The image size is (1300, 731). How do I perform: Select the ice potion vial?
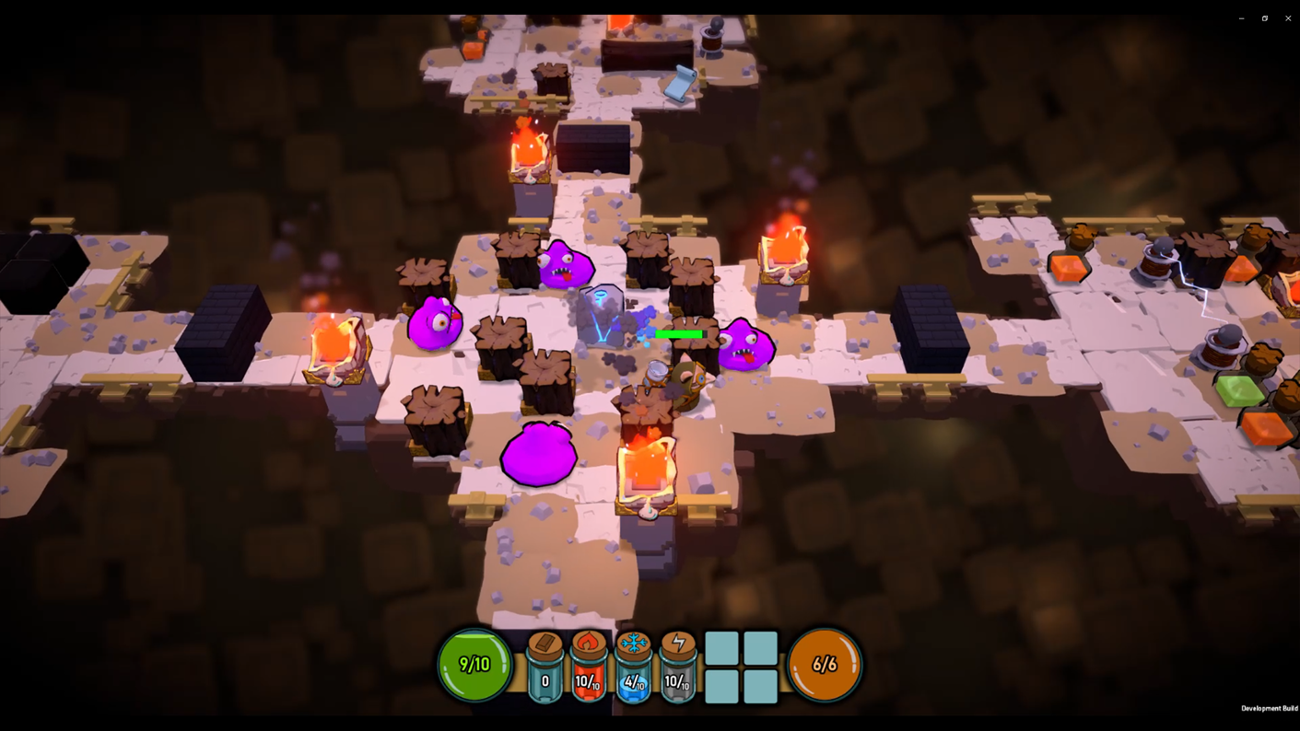coord(633,665)
